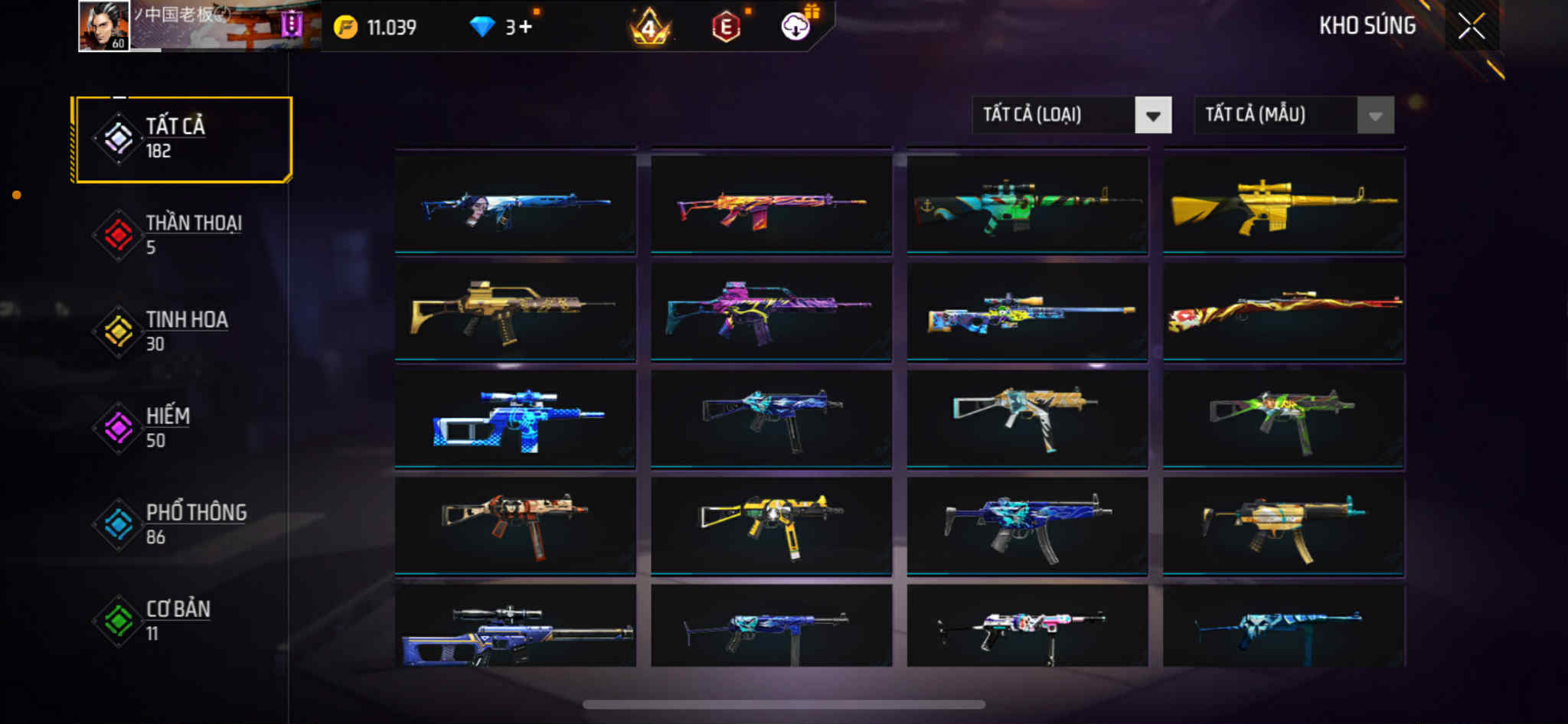1568x724 pixels.
Task: Click the player avatar portrait
Action: [x=104, y=27]
